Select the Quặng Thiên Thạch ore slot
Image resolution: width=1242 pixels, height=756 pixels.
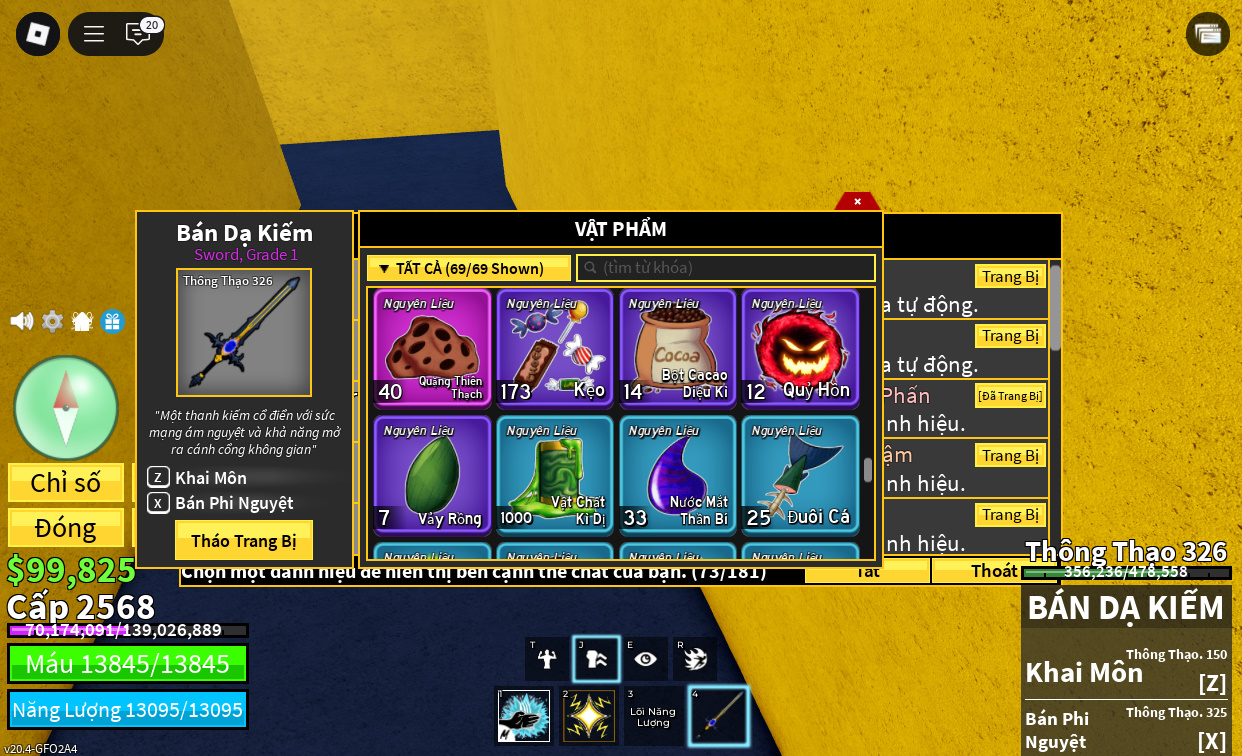coord(432,347)
